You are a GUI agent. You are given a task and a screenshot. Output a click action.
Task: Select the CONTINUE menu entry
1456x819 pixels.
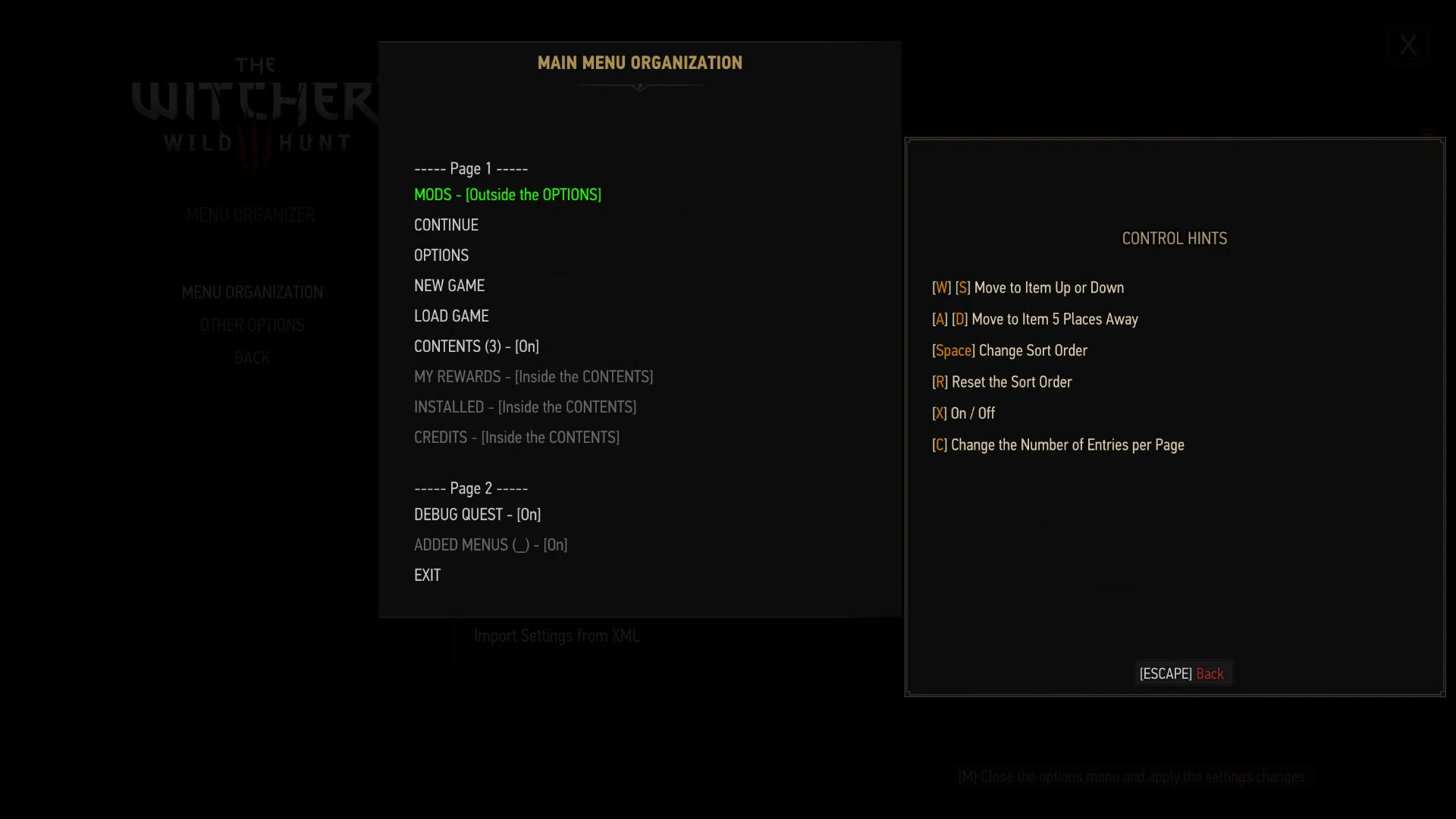click(x=446, y=224)
